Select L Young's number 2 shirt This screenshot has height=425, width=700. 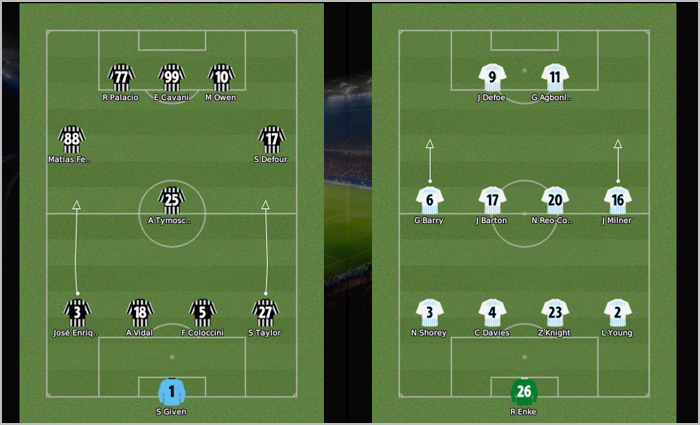pos(617,312)
